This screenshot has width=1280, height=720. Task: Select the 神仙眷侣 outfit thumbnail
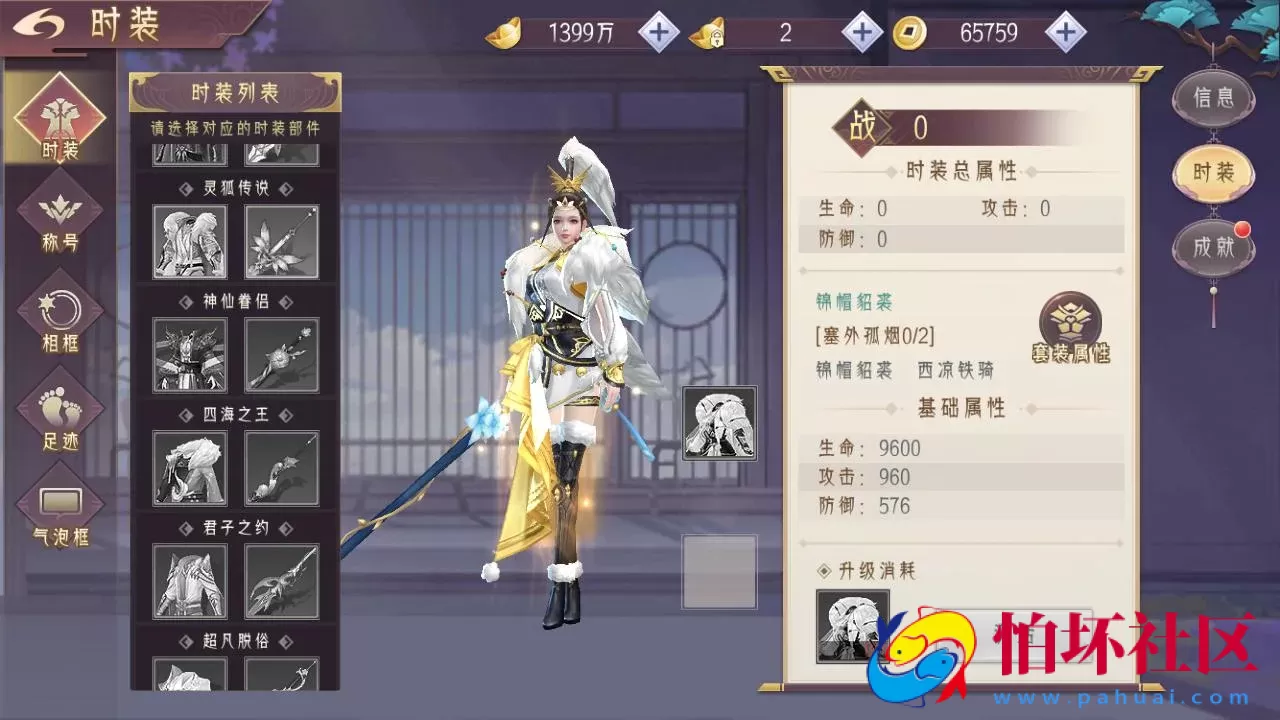187,354
